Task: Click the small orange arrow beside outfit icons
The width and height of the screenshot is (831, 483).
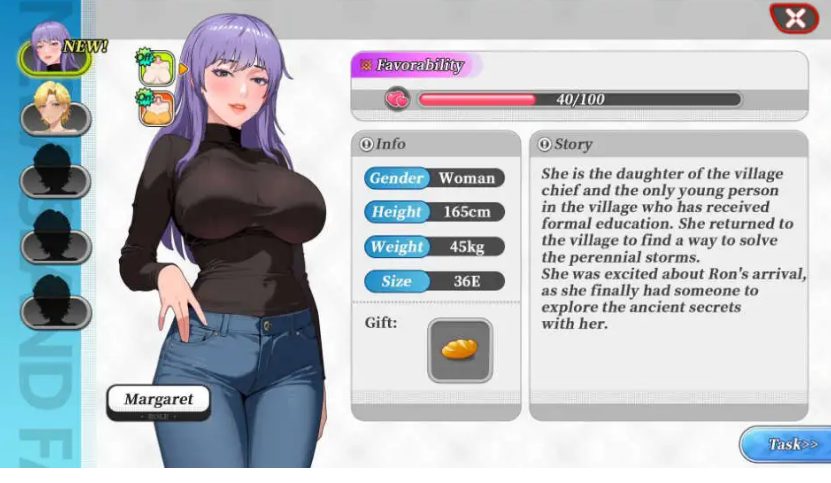Action: pyautogui.click(x=184, y=68)
